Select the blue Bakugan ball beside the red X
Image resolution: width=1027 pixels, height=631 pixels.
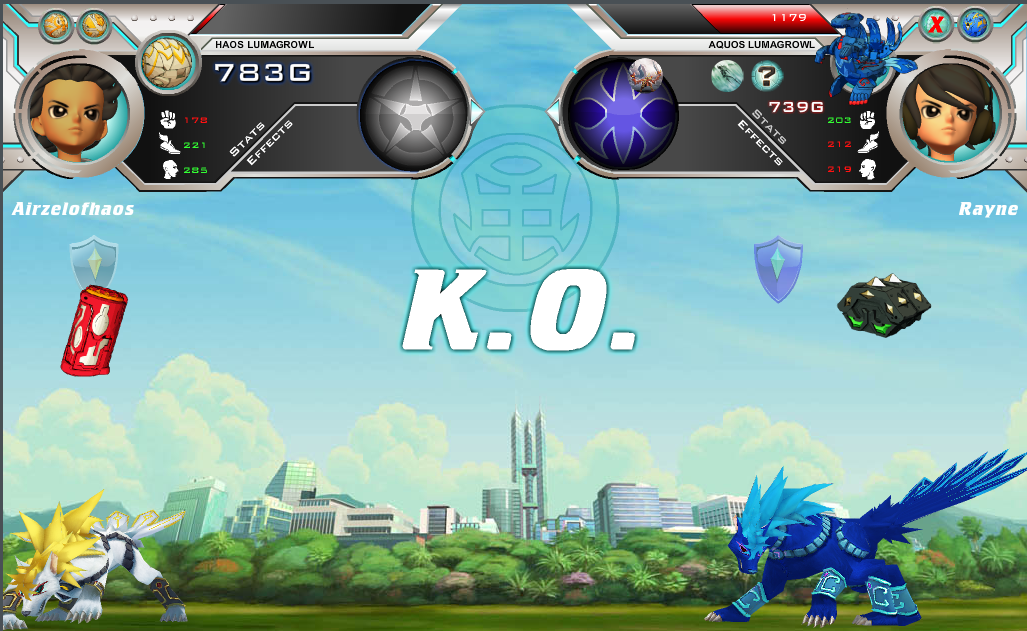[974, 25]
